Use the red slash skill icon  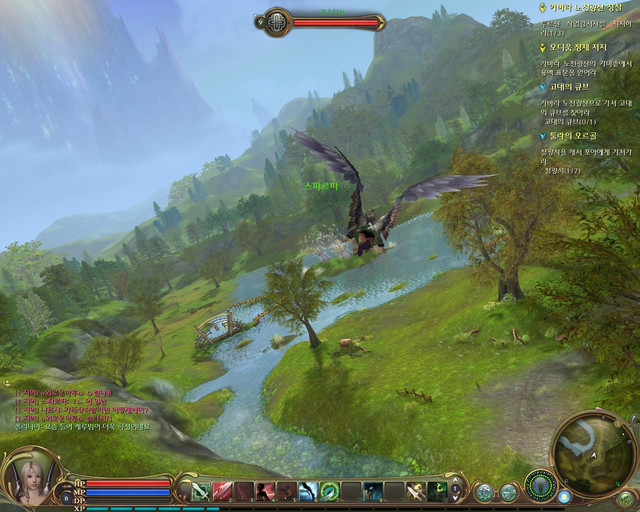(x=222, y=491)
